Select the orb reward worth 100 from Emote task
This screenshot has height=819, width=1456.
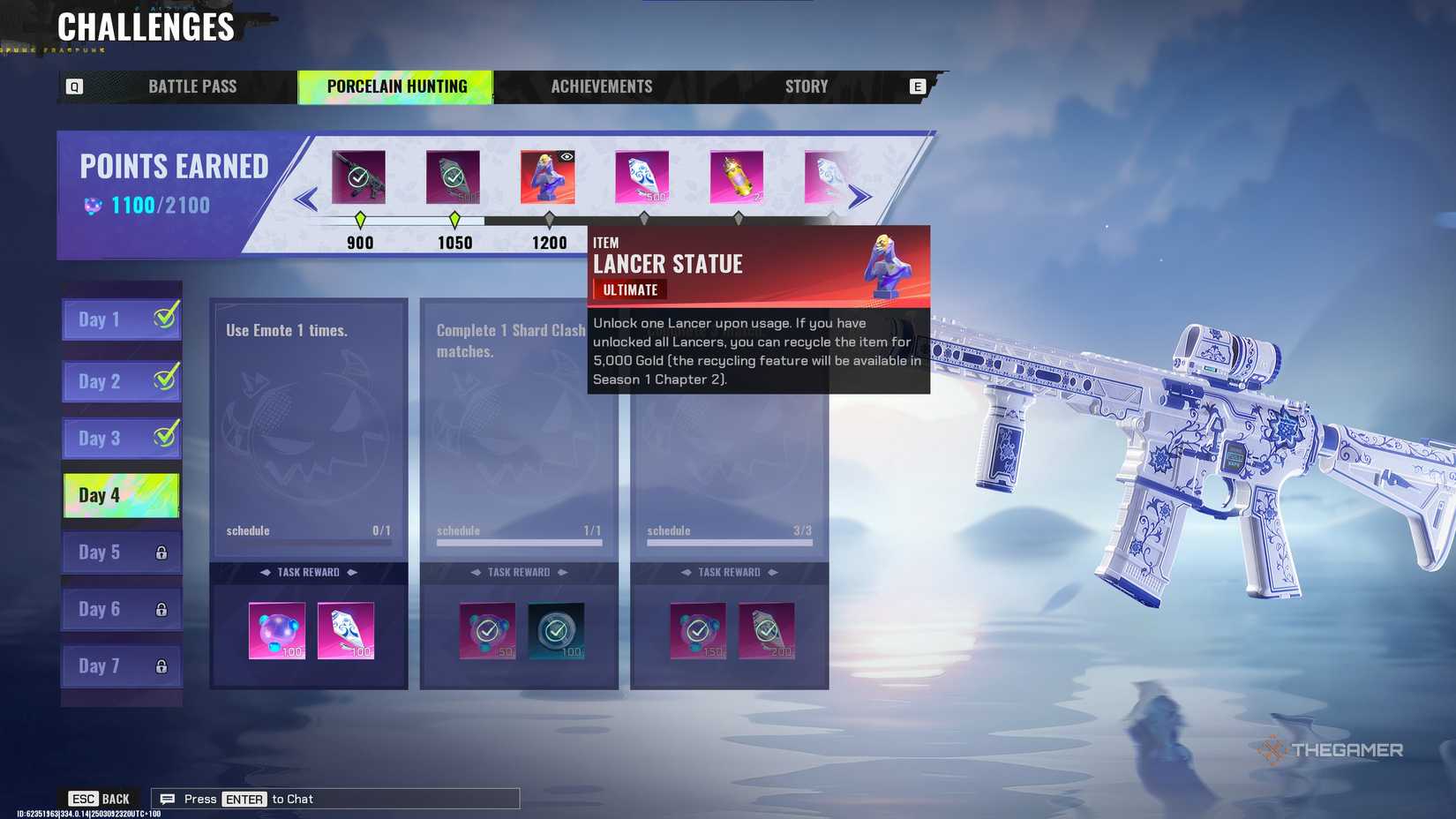[x=277, y=630]
